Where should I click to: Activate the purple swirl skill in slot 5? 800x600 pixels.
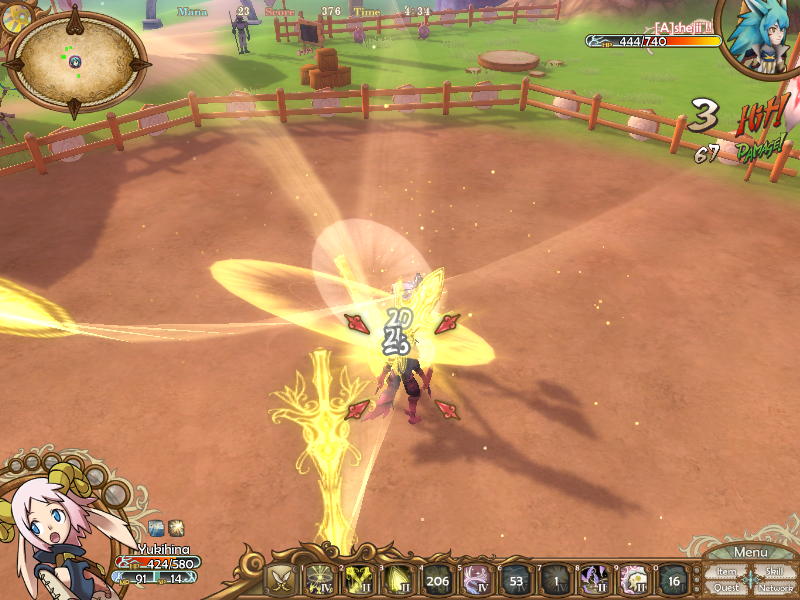point(476,579)
